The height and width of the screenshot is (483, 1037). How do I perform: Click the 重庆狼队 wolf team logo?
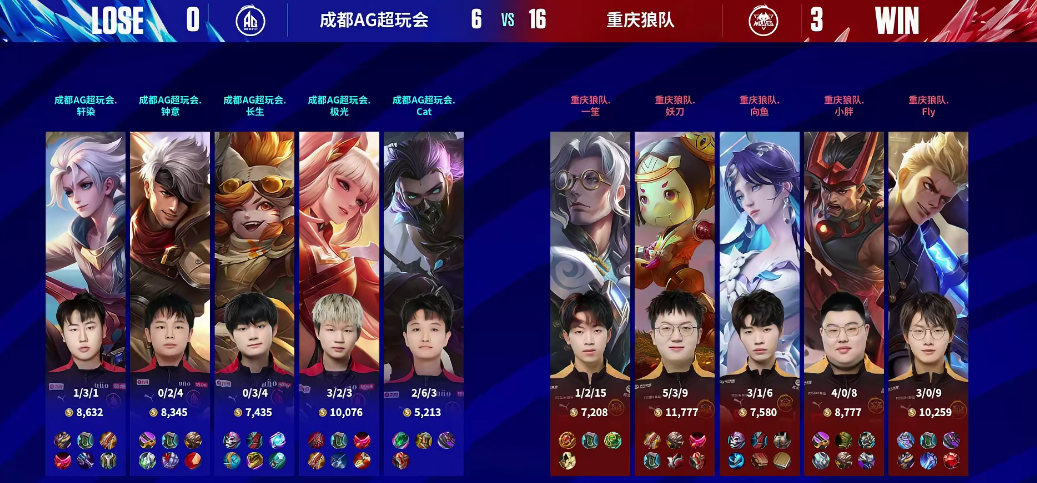[x=764, y=20]
